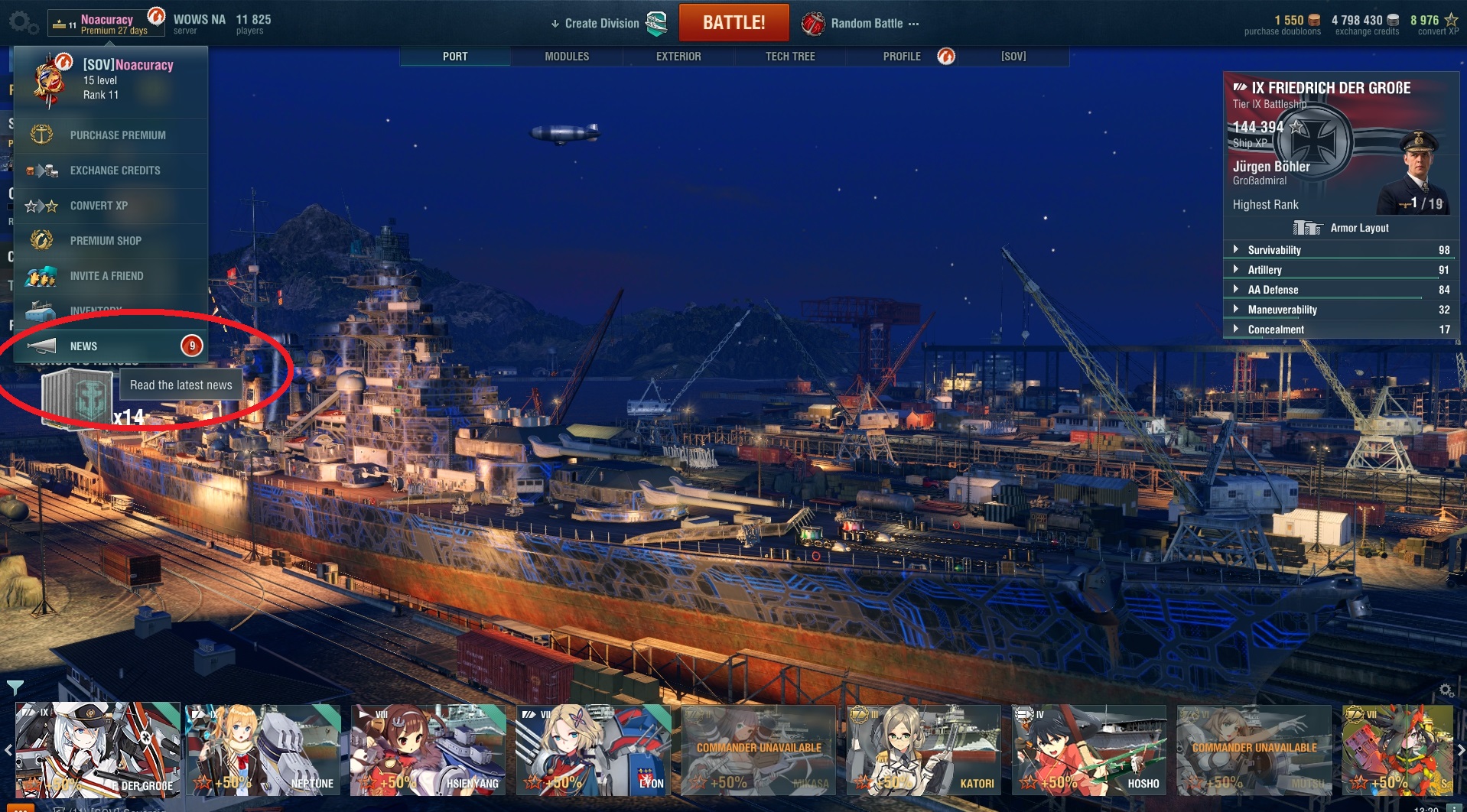Switch to the Modules tab

[567, 57]
